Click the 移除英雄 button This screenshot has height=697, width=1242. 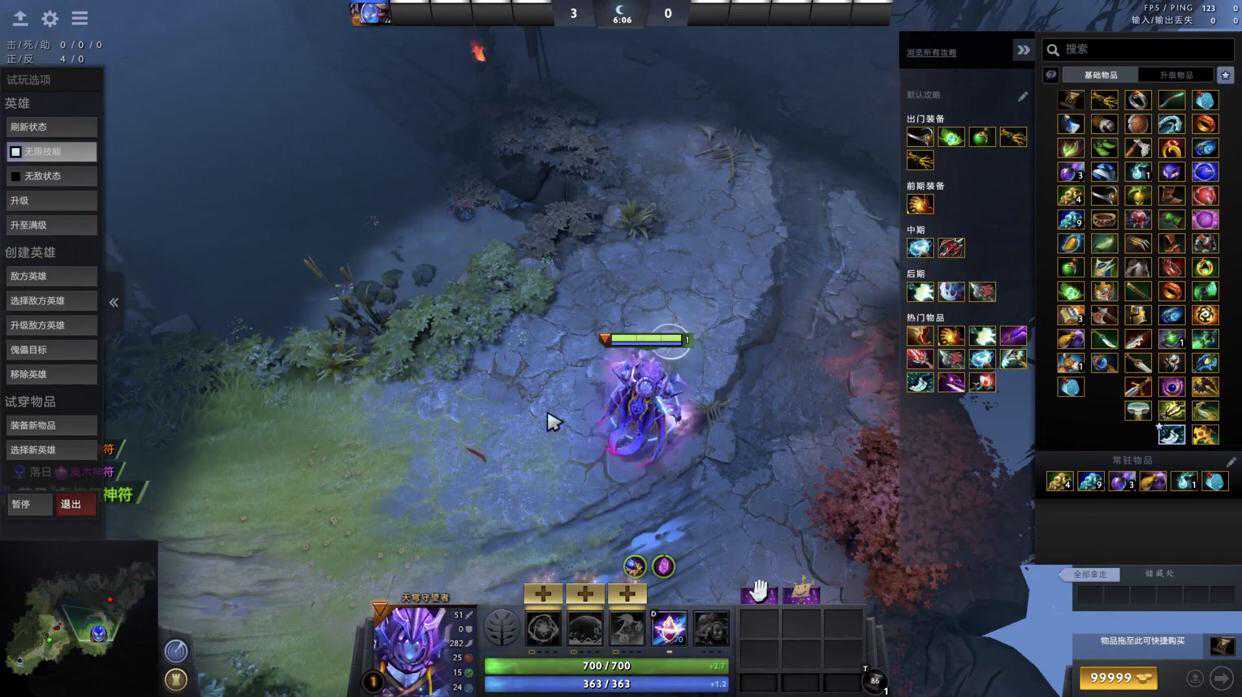[51, 374]
